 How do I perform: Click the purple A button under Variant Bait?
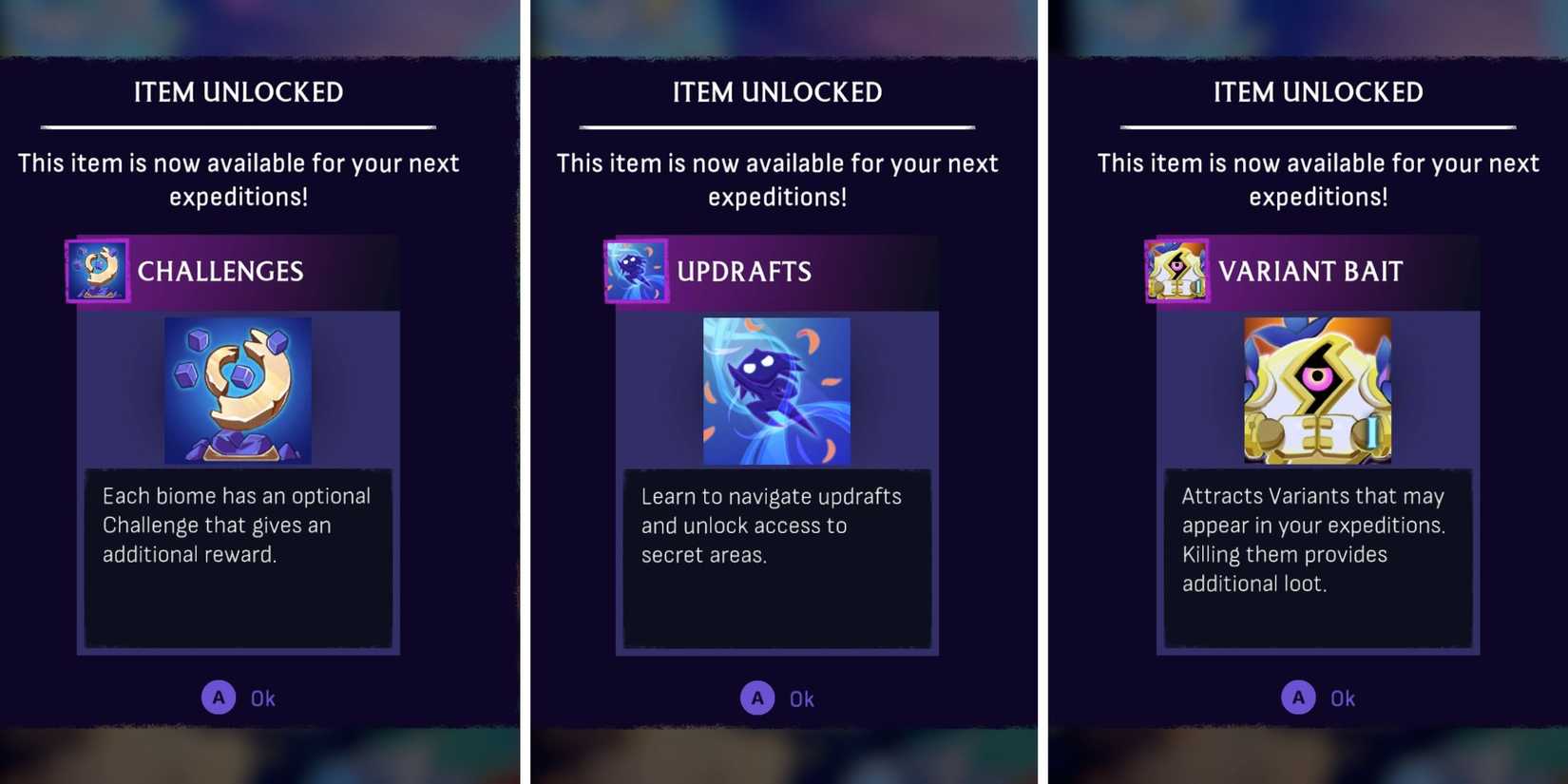click(x=1298, y=697)
